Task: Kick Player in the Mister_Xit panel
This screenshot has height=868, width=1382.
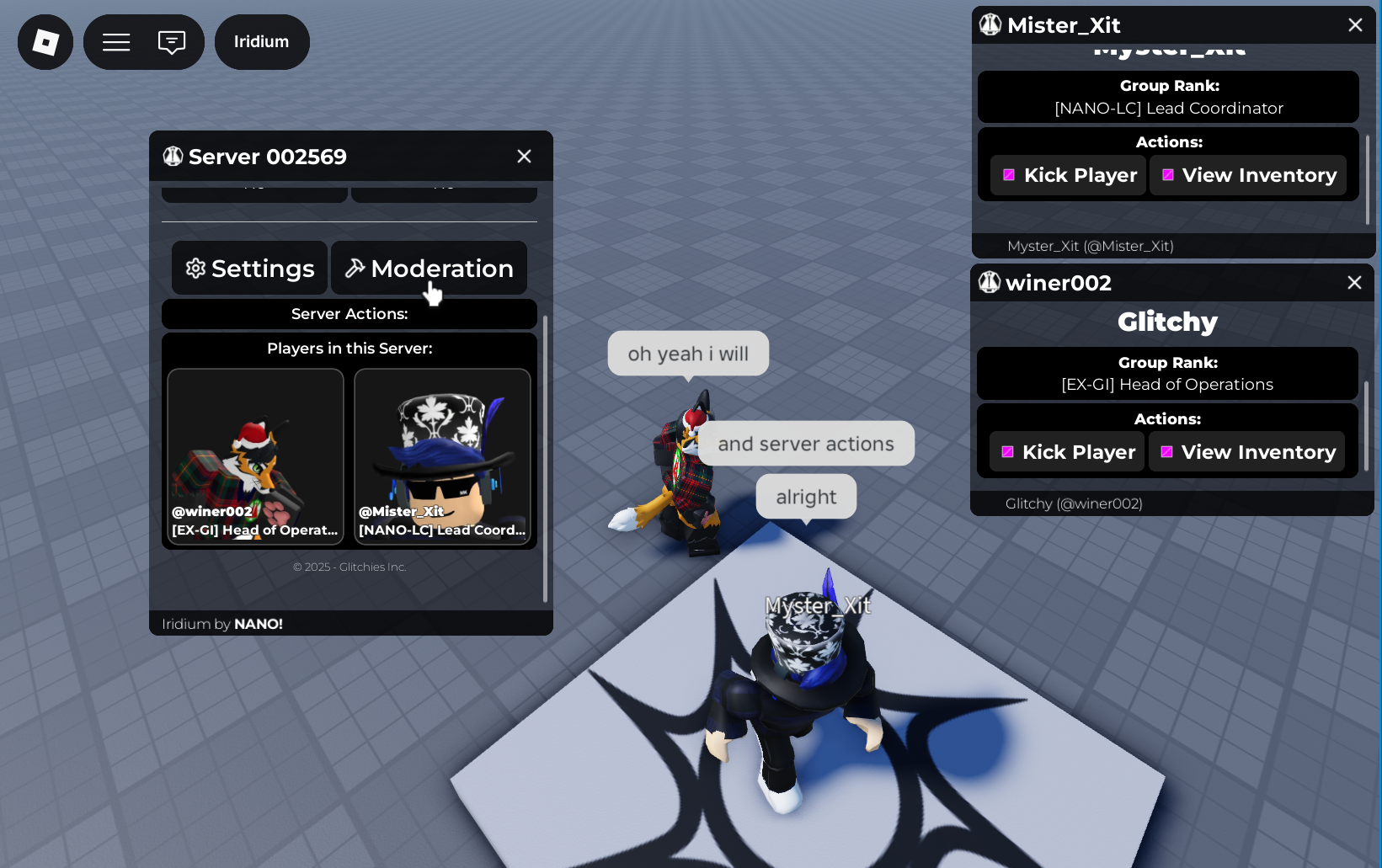Action: pos(1068,175)
